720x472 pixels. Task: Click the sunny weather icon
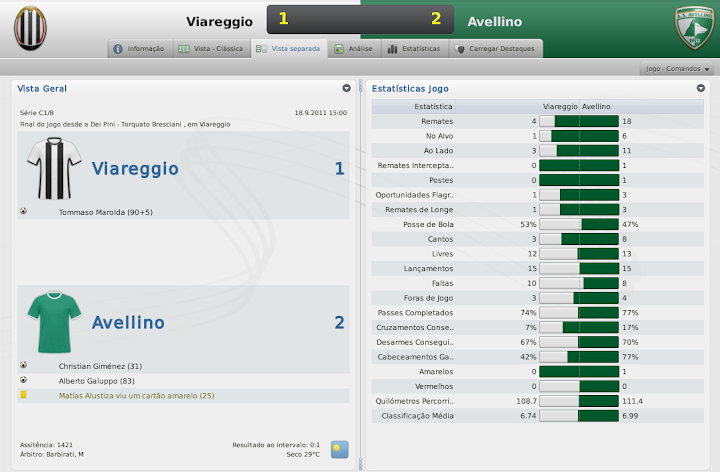pyautogui.click(x=340, y=449)
